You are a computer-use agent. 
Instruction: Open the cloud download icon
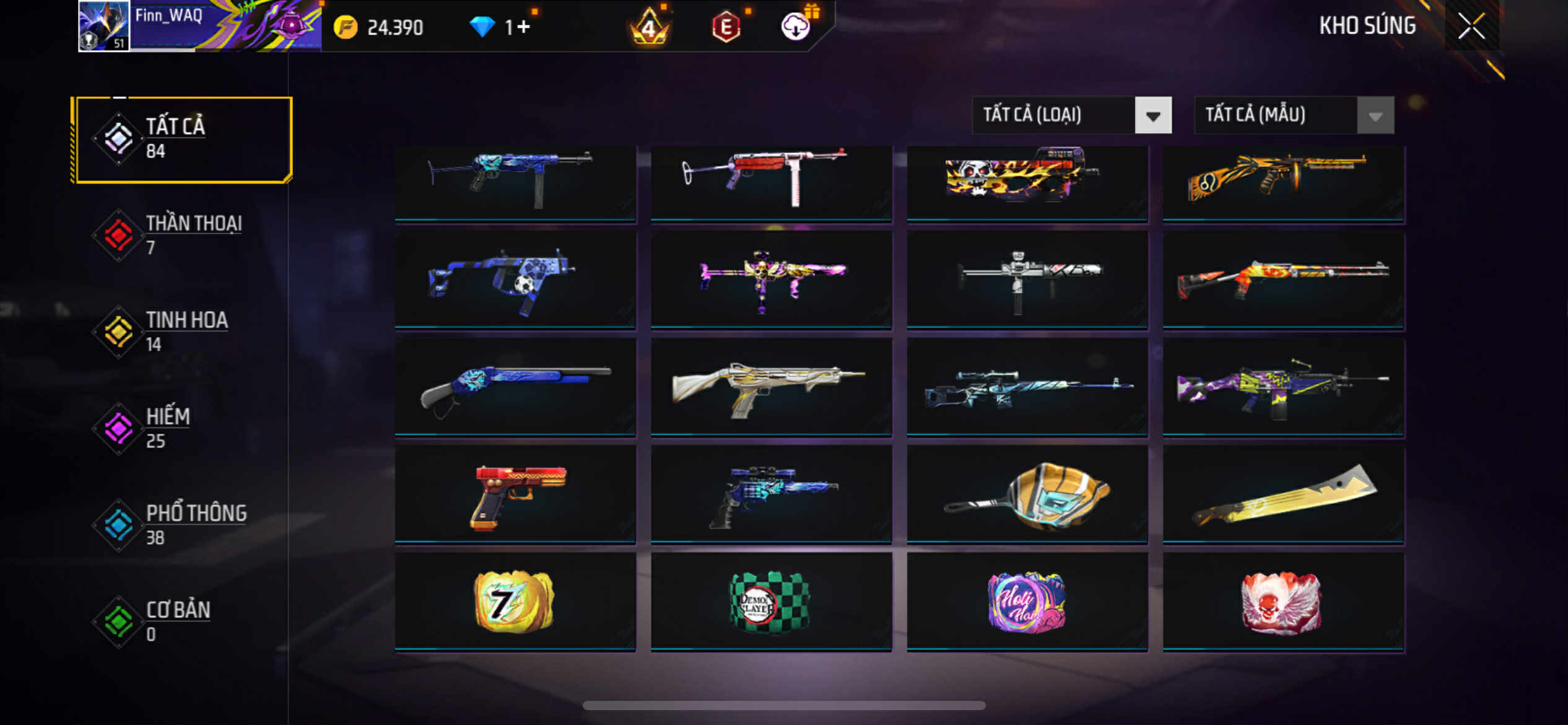click(x=795, y=27)
